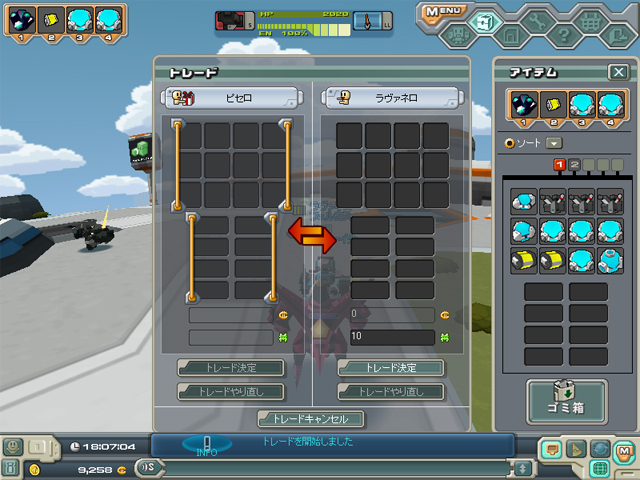Screen dimensions: 640x480
Task: Confirm trade with right-side トレード決定 button
Action: 376,368
